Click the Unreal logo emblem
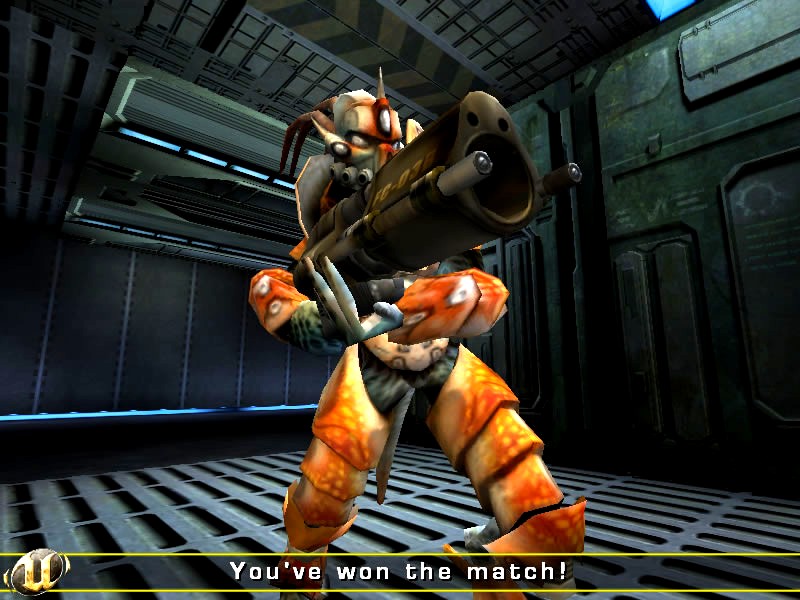The width and height of the screenshot is (800, 600). tap(36, 572)
